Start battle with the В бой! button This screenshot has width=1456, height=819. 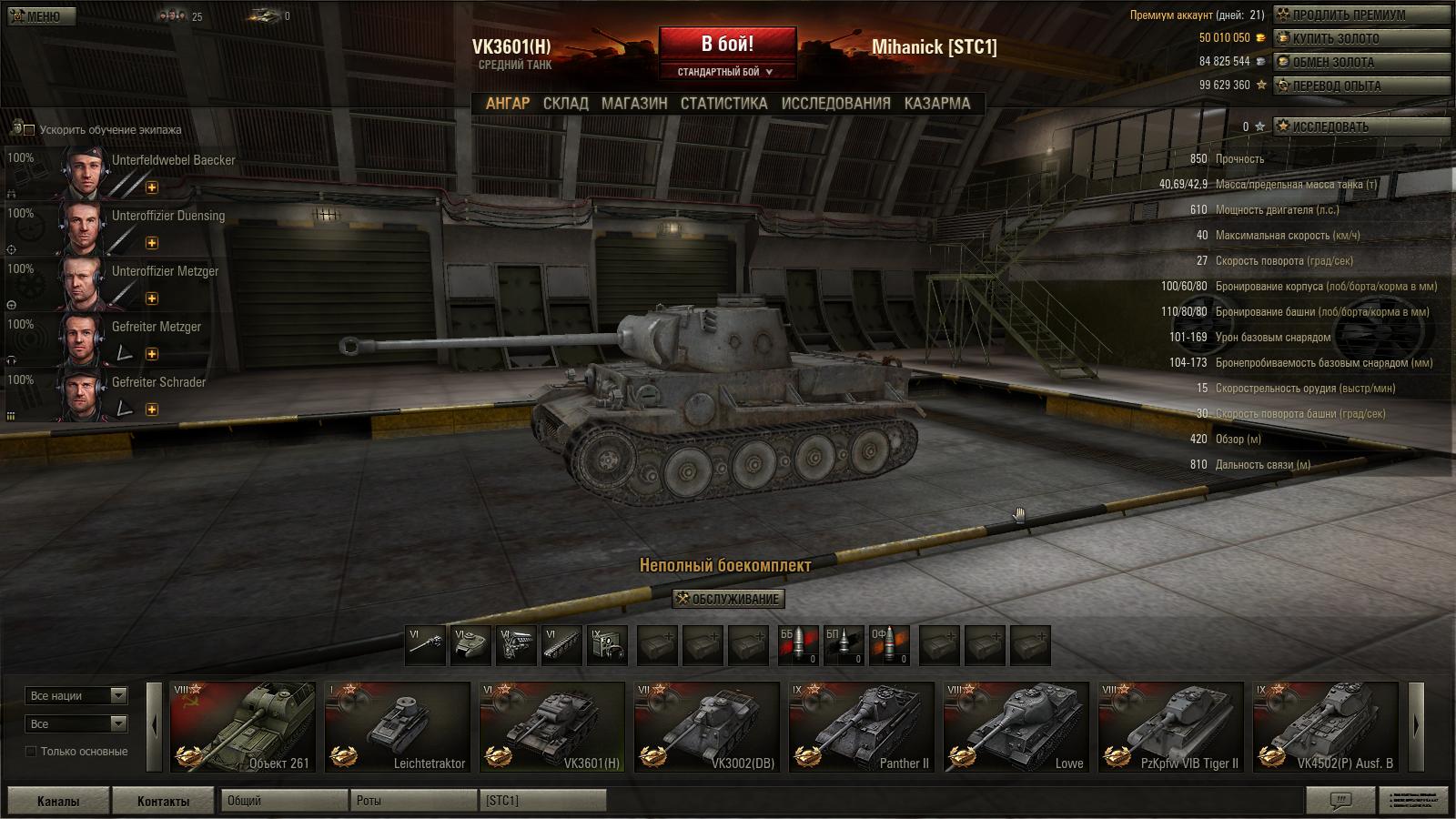727,44
